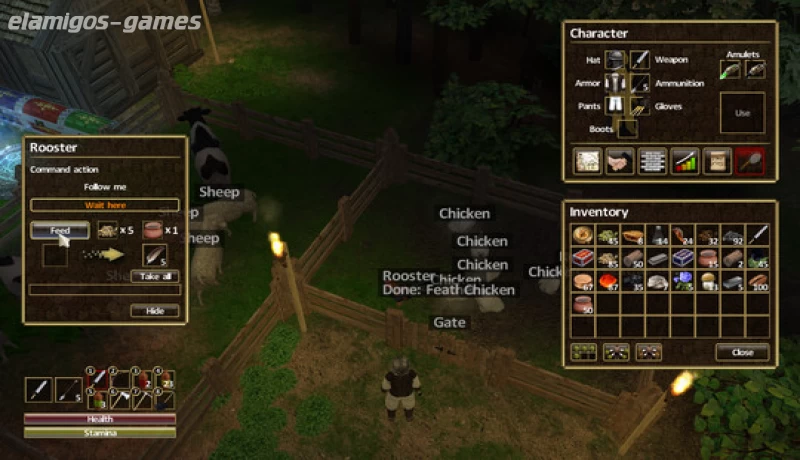Open the map scroll icon in Character panel
The height and width of the screenshot is (460, 800).
click(x=587, y=161)
